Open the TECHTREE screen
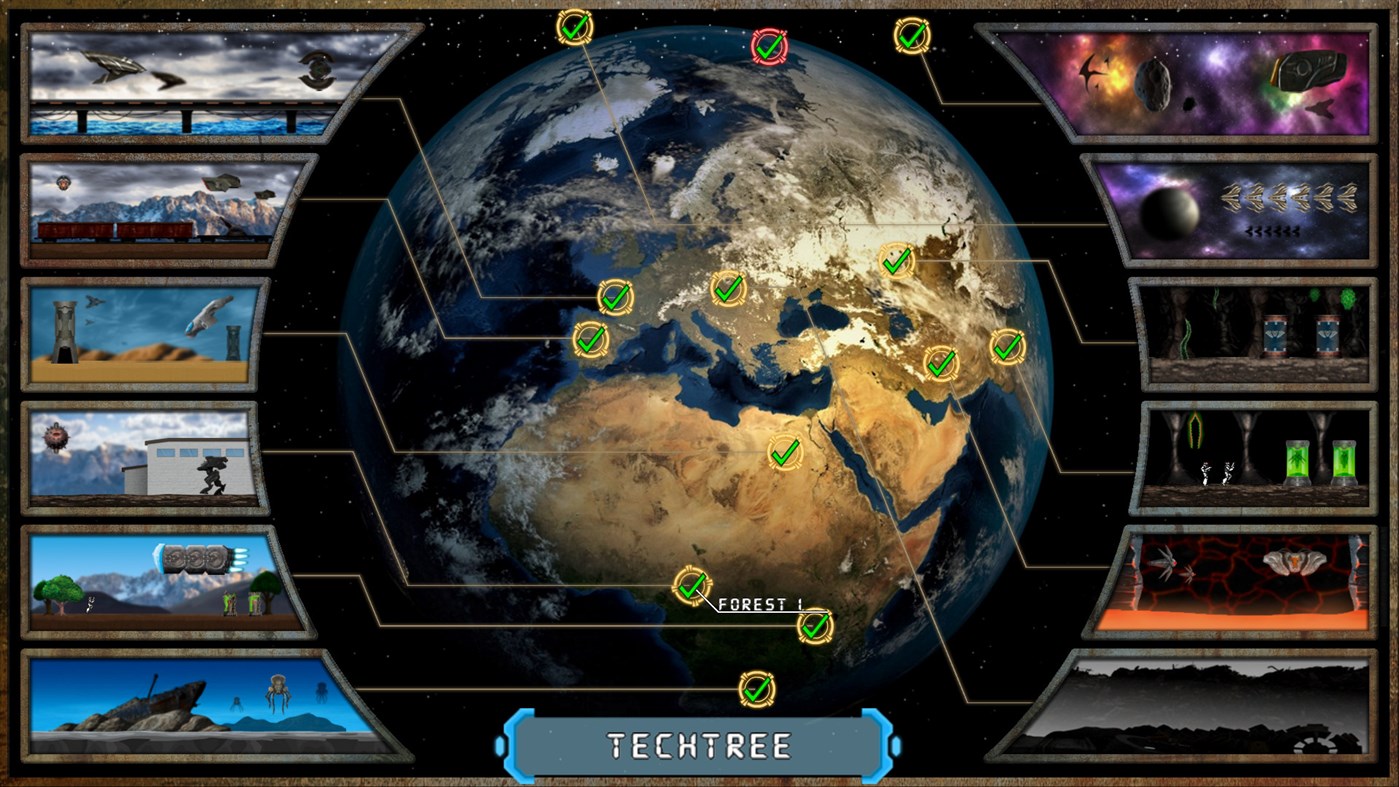This screenshot has height=787, width=1399. click(x=700, y=744)
